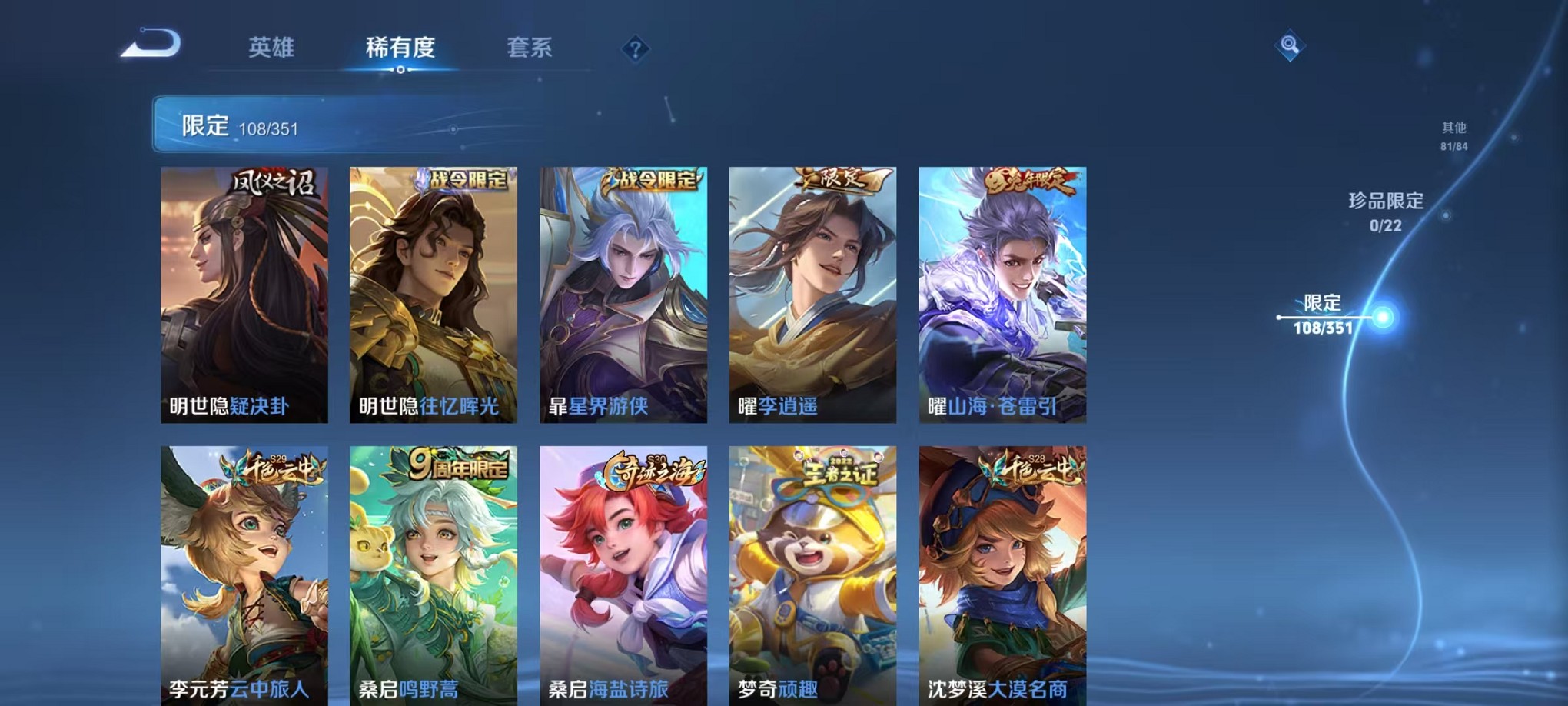The height and width of the screenshot is (706, 1568).
Task: Switch to the 英雄 tab
Action: [274, 48]
